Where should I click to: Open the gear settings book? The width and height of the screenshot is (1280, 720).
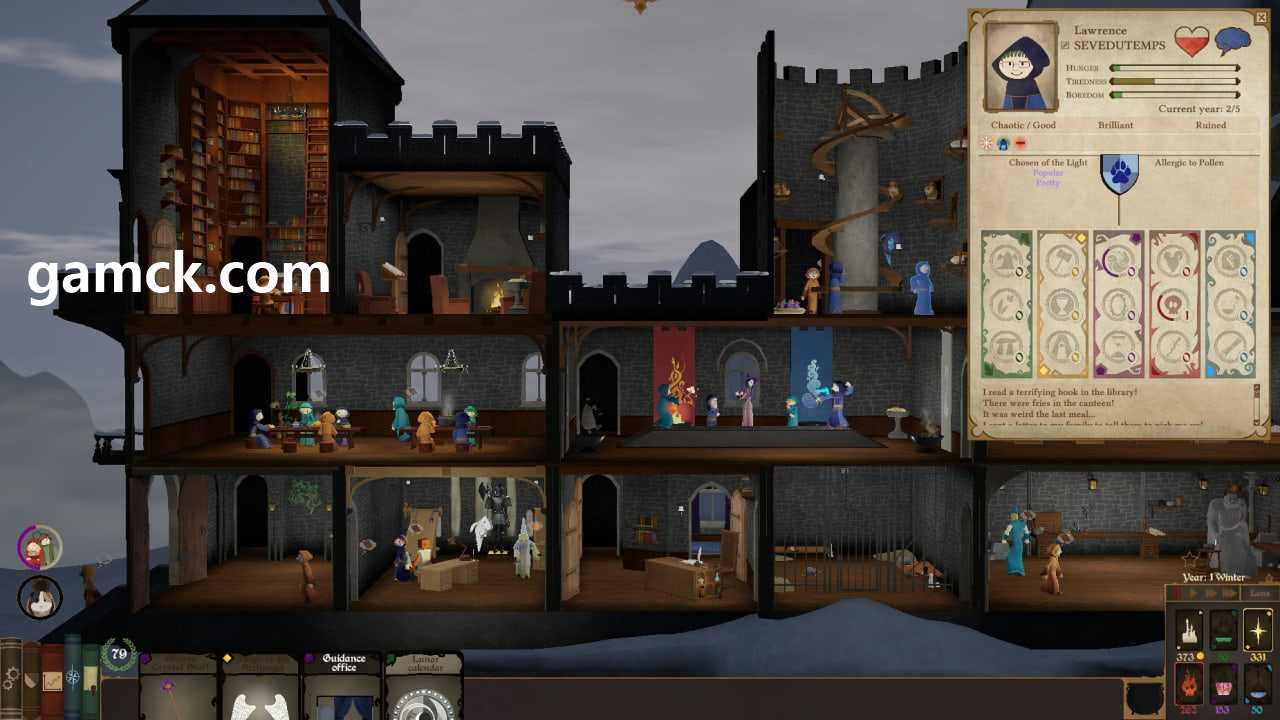(10, 680)
